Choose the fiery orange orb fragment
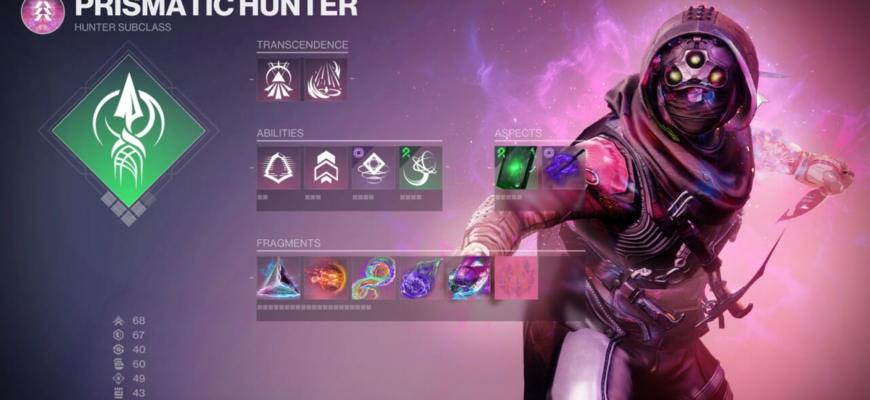 (325, 278)
